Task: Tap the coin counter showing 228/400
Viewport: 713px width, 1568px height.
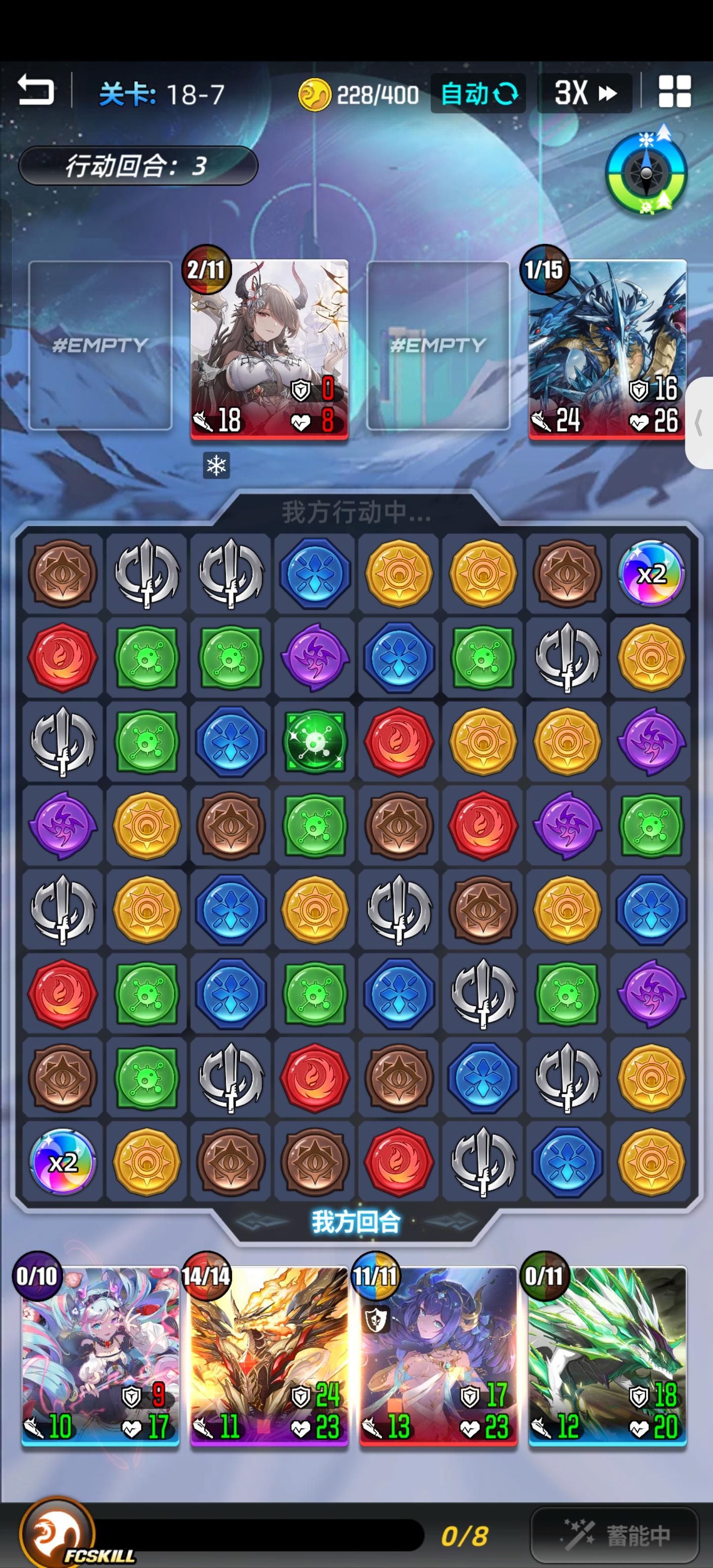Action: click(x=362, y=93)
